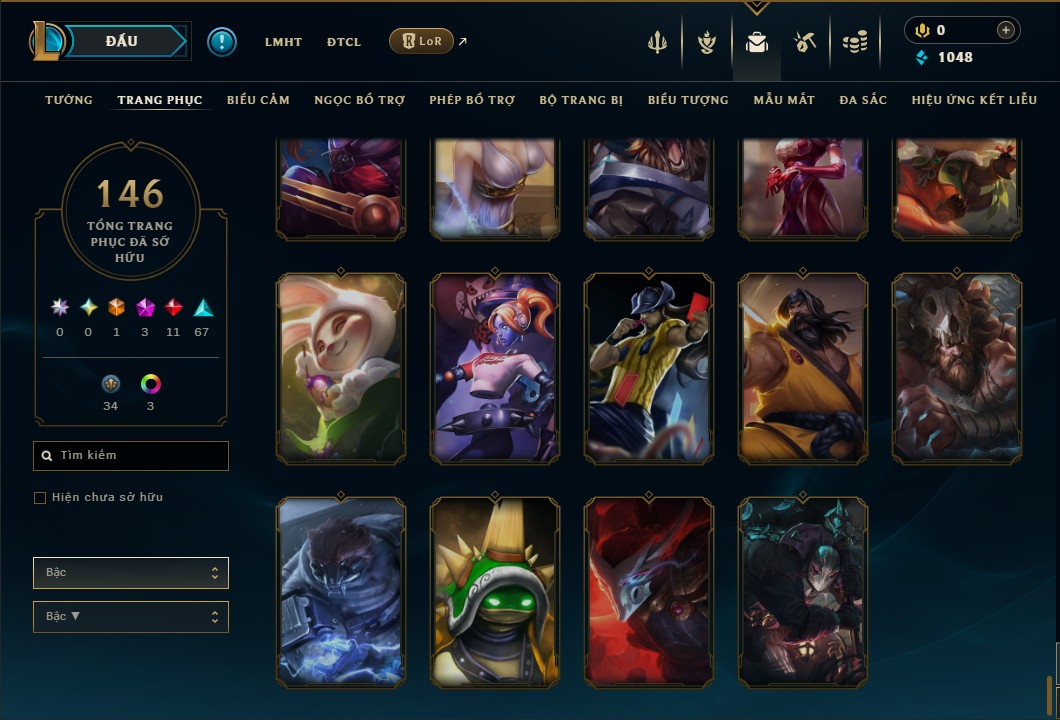Screen dimensions: 1060x720
Task: Click the Tìm kiếm search box
Action: pos(131,456)
